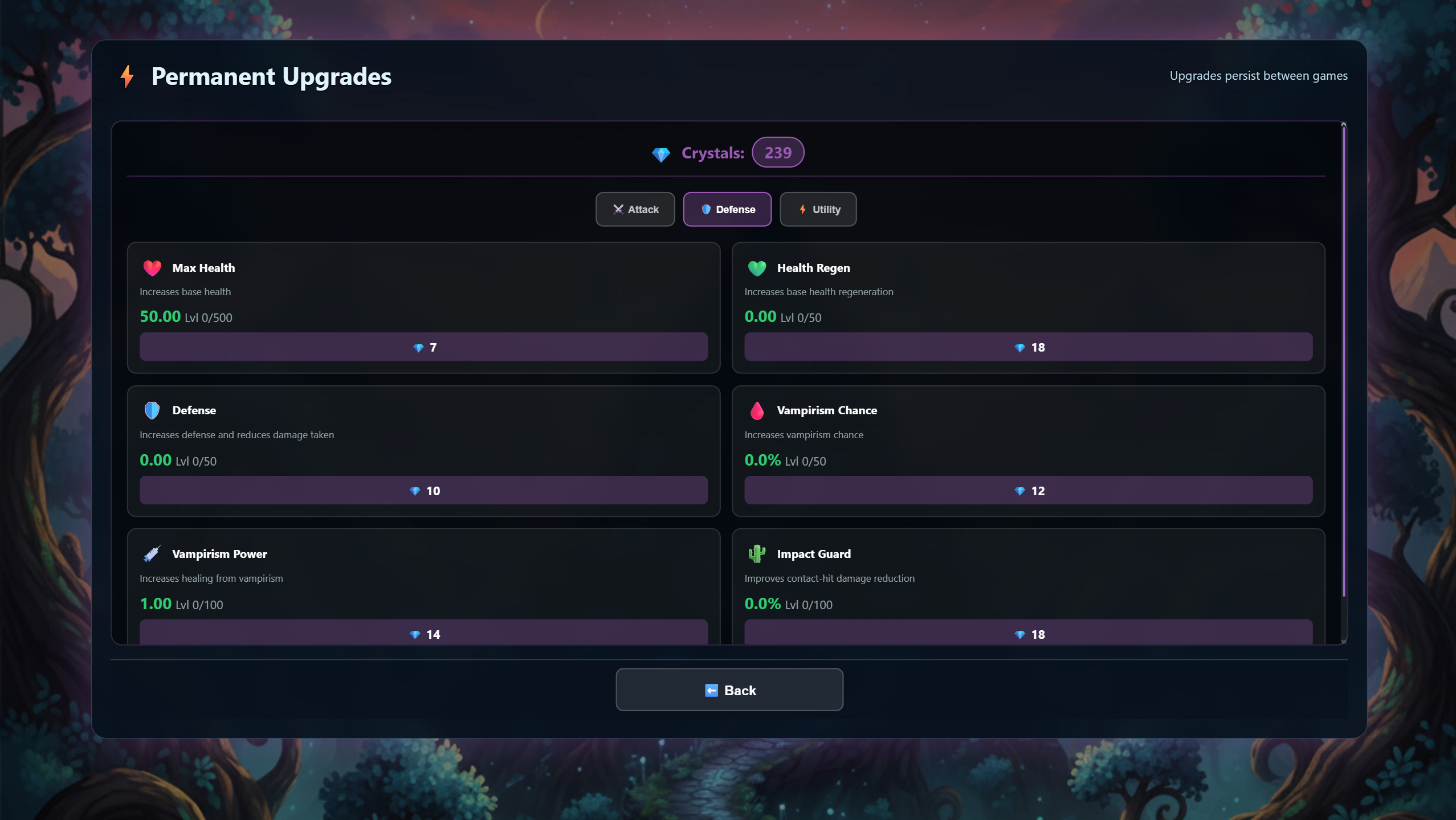Click the blue shield Defense upgrade icon
The width and height of the screenshot is (1456, 820).
tap(152, 410)
